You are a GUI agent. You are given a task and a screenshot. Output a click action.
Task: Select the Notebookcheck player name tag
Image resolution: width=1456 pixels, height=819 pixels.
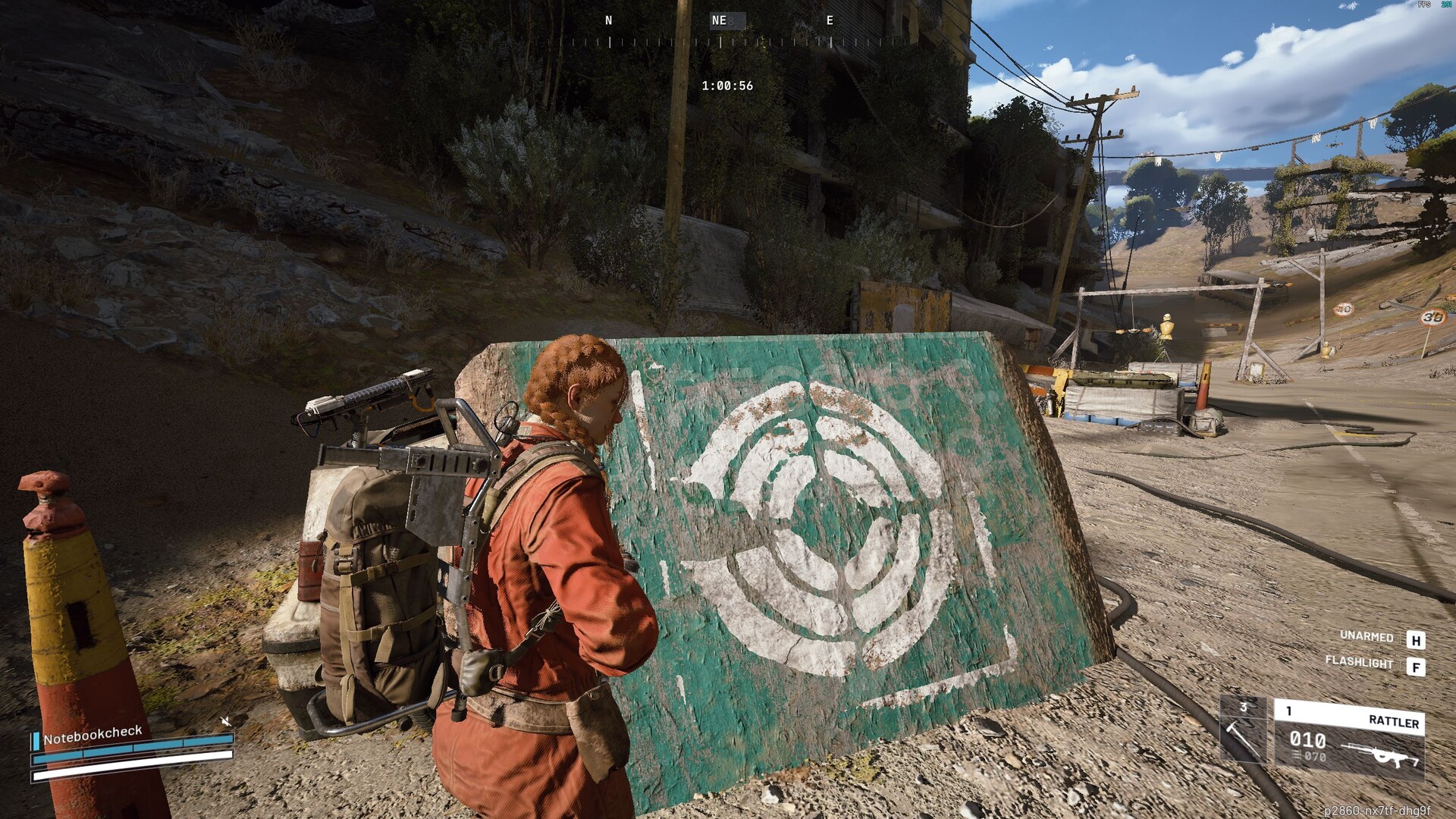pos(93,734)
